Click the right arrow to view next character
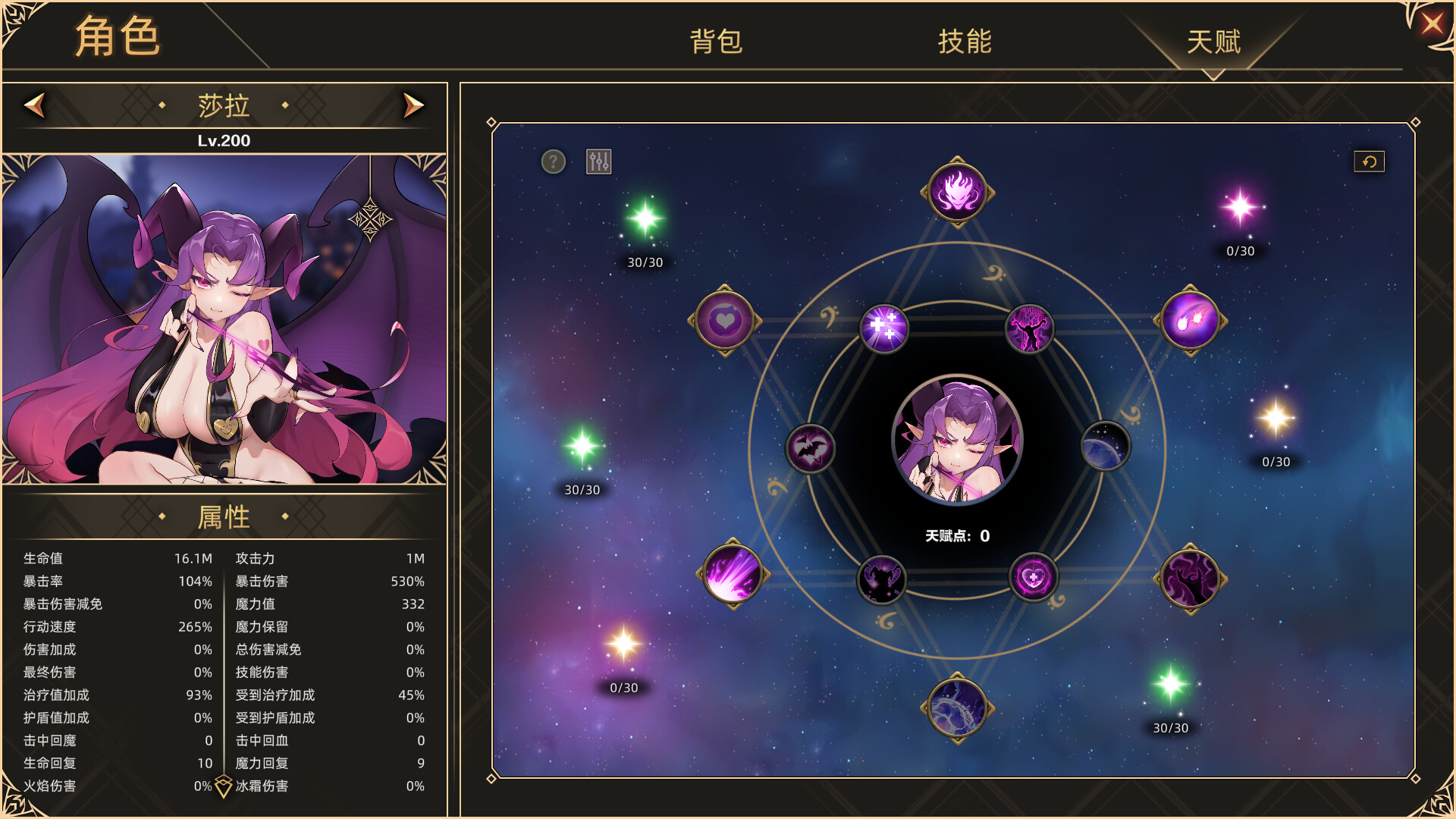1456x819 pixels. 412,105
